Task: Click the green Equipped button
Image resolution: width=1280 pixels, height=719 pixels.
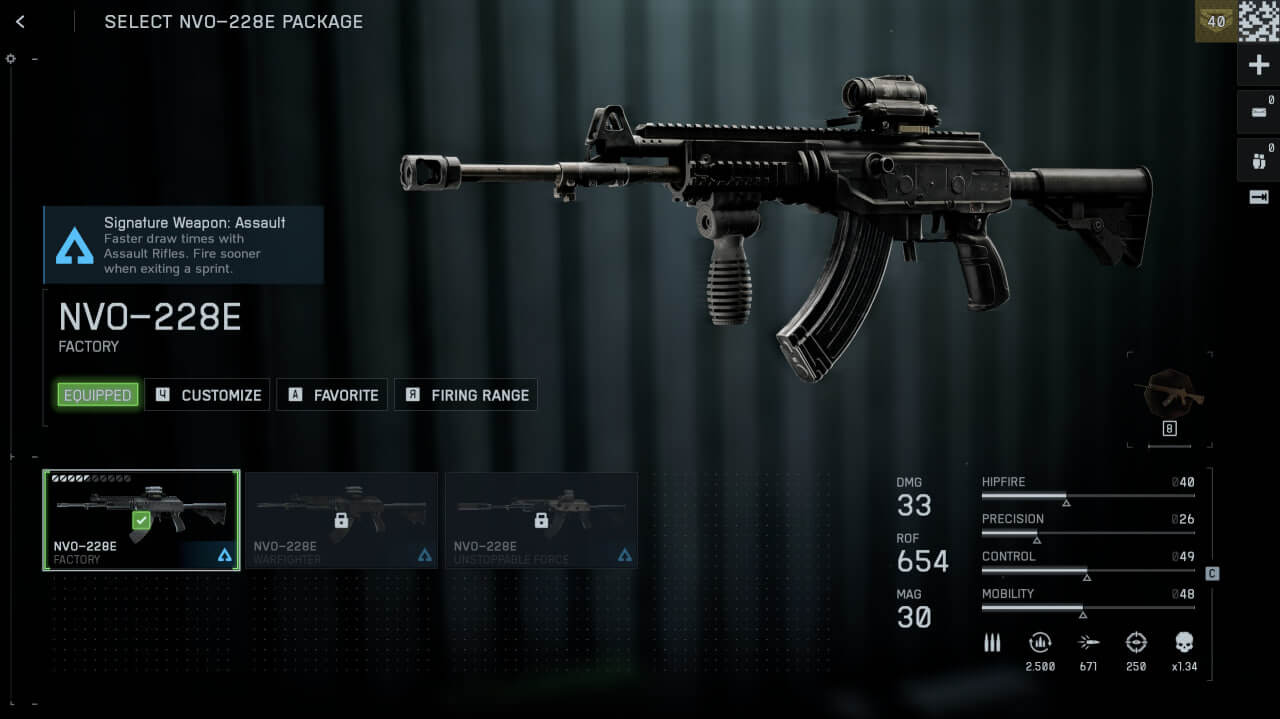Action: 97,395
